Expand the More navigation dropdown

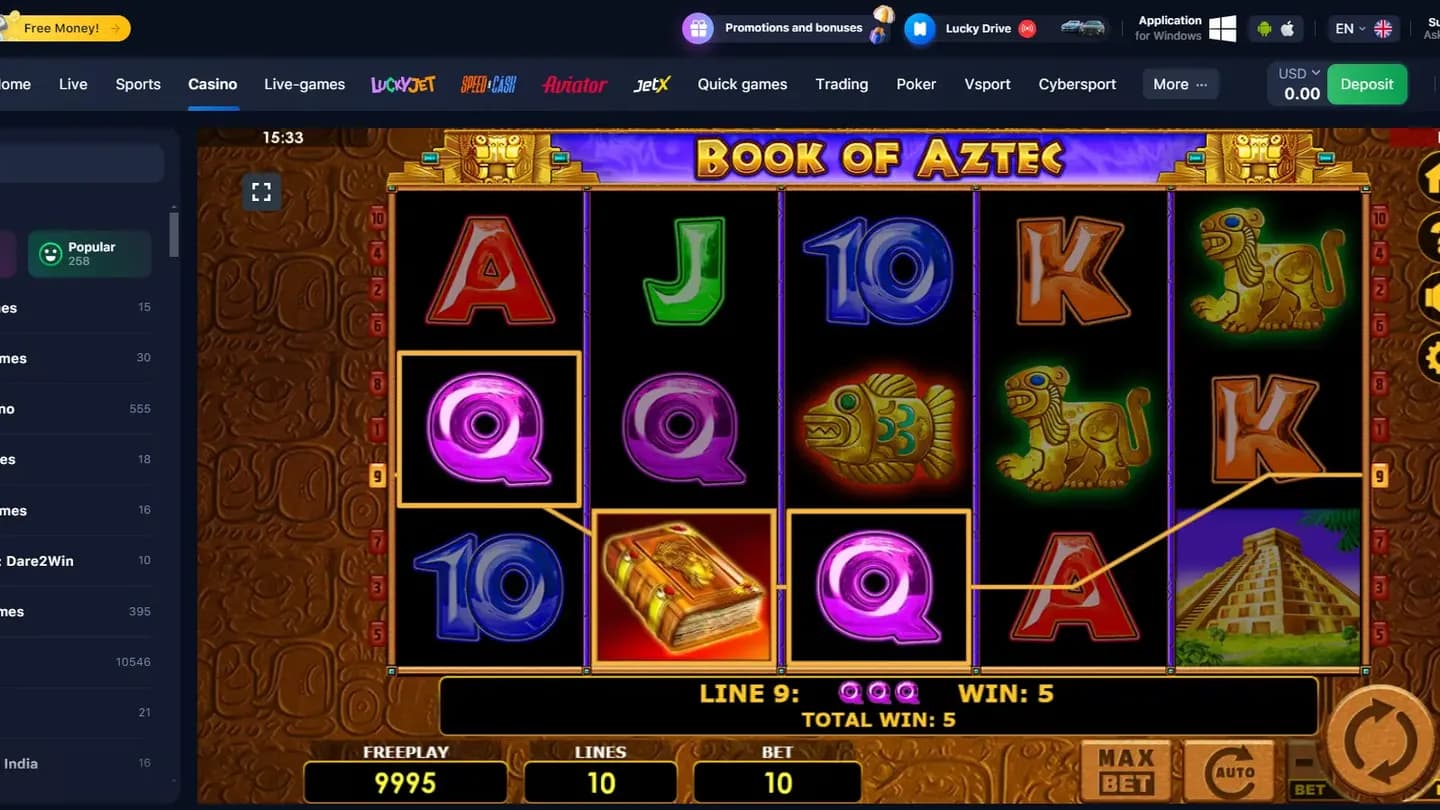[1179, 84]
